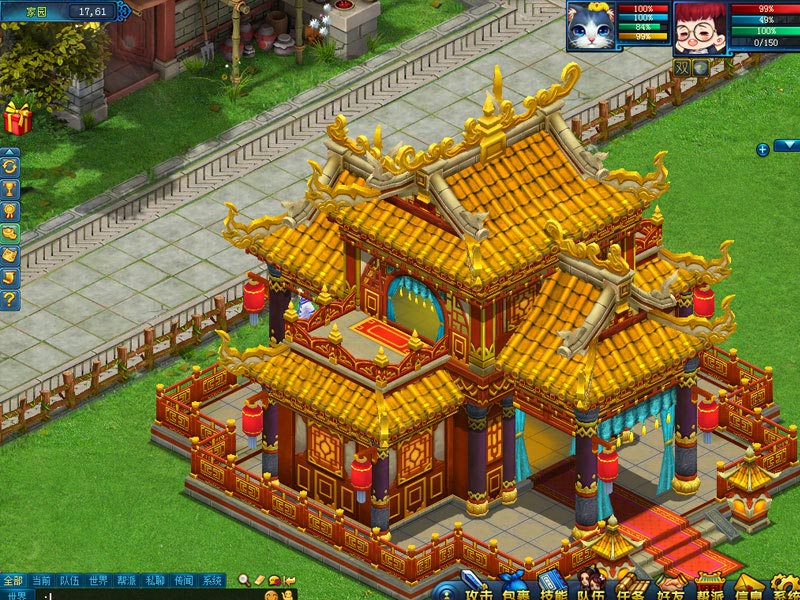Switch chat to the 帮派 (Guild) tab
This screenshot has height=600, width=800.
click(x=127, y=580)
